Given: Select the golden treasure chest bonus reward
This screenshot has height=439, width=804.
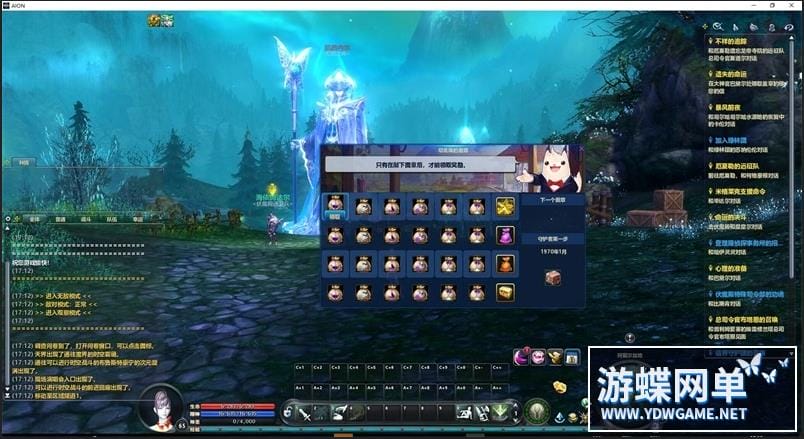Looking at the screenshot, I should point(505,292).
